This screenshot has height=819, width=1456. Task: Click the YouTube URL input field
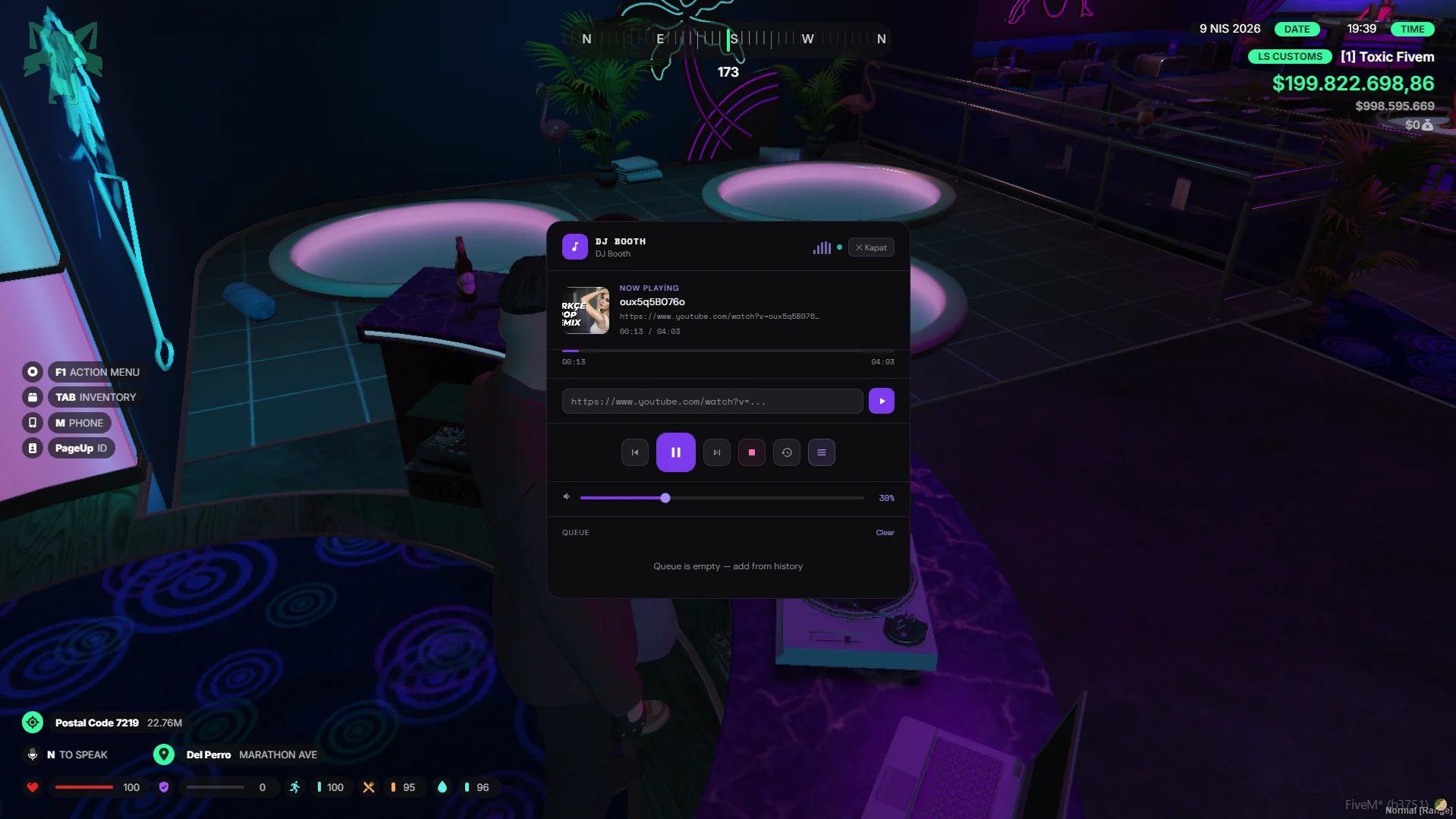click(x=712, y=402)
